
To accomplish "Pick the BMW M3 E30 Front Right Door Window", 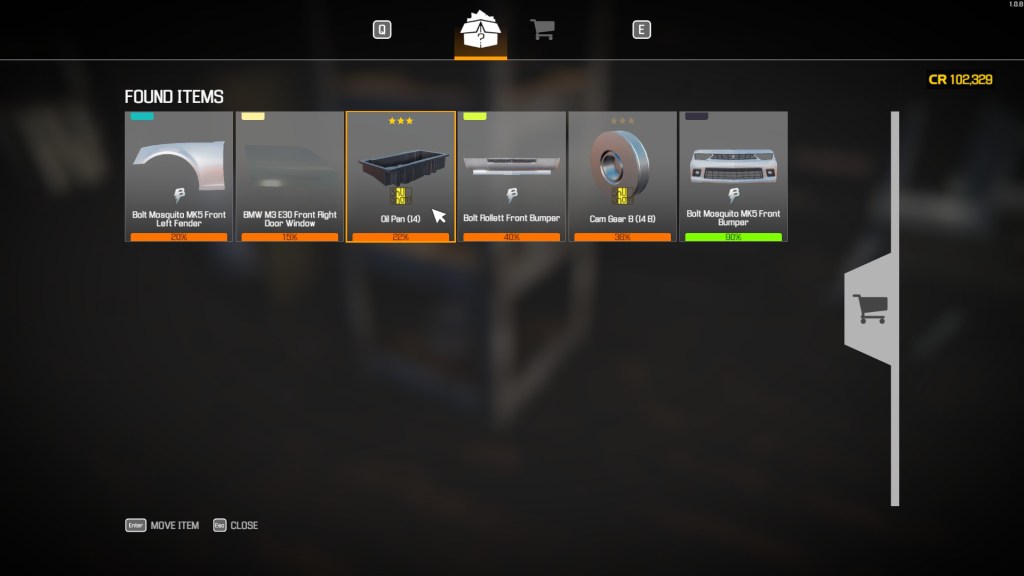I will (290, 176).
